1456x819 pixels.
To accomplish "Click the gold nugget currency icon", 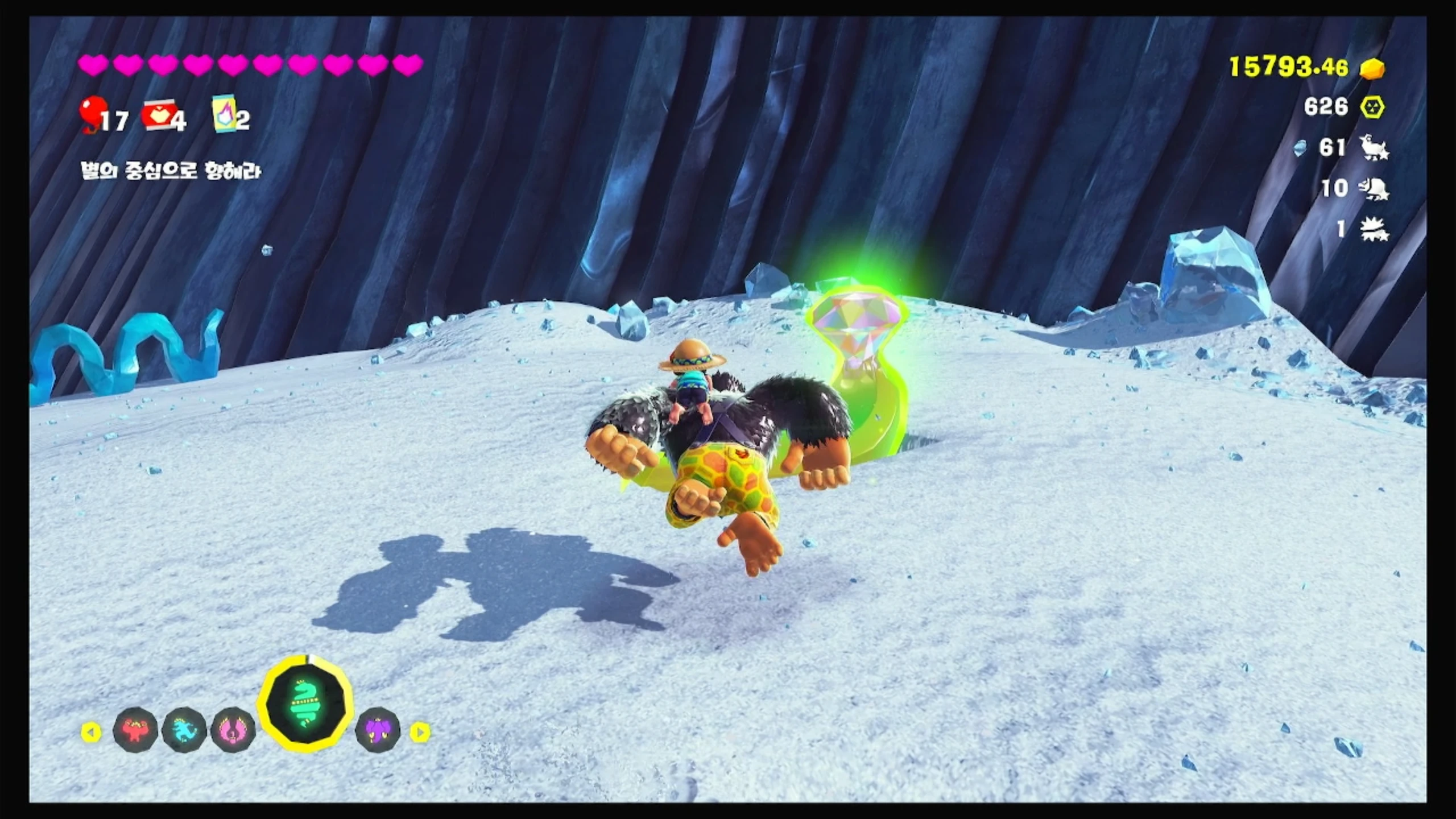I will pyautogui.click(x=1372, y=69).
